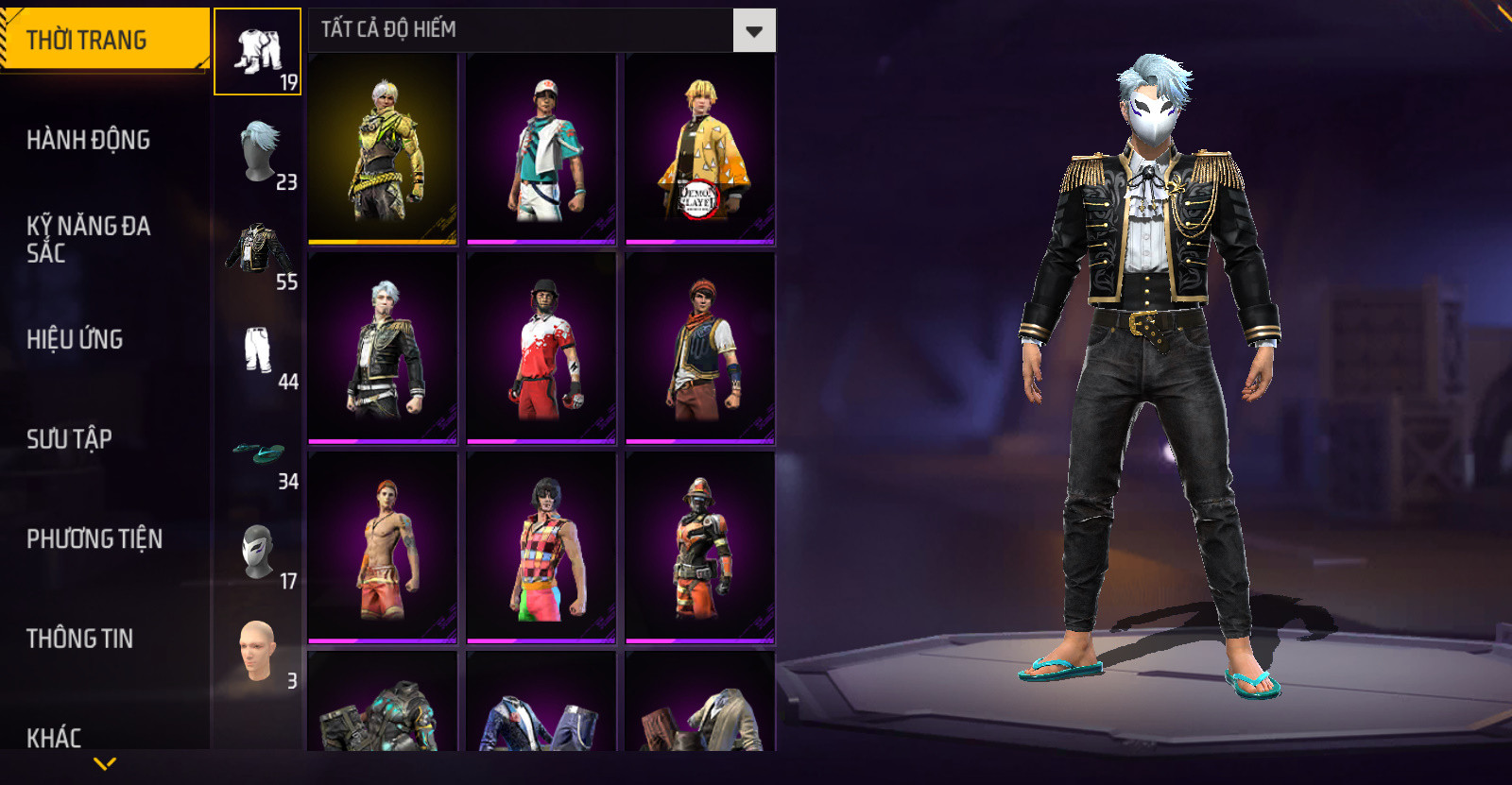Show the Thông Tin section
Screen dimensions: 1512x785
[x=80, y=639]
